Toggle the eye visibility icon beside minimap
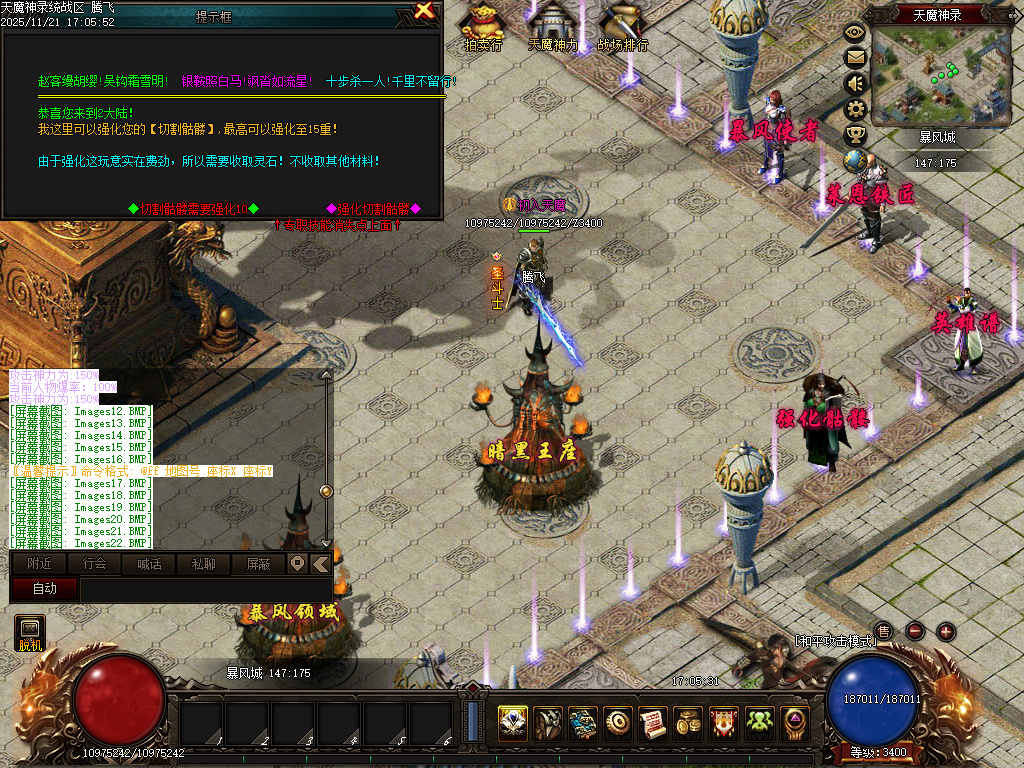 pyautogui.click(x=855, y=32)
